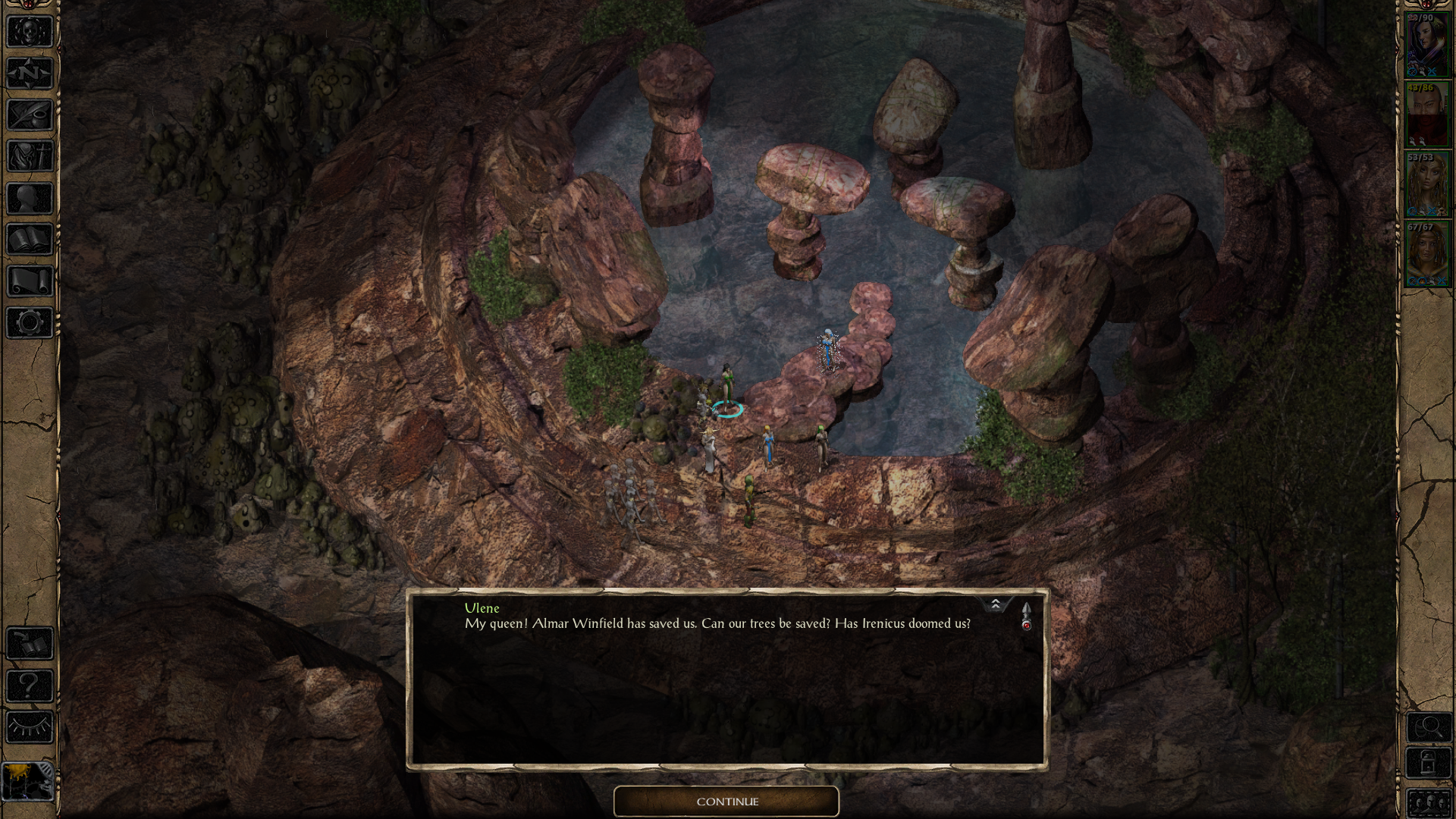Quick save using the book-with-arrow icon
Image resolution: width=1456 pixels, height=819 pixels.
(x=30, y=645)
